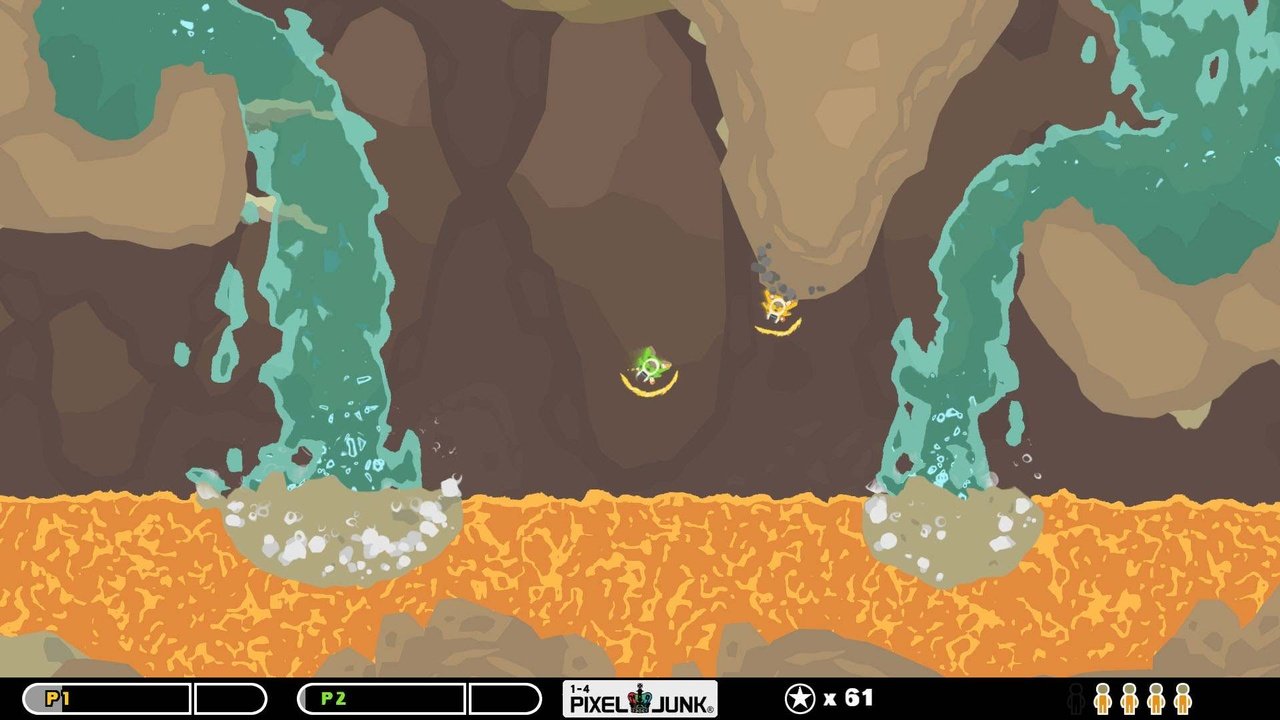Viewport: 1280px width, 720px height.
Task: Click the PixelJunk crown logo
Action: [x=640, y=700]
